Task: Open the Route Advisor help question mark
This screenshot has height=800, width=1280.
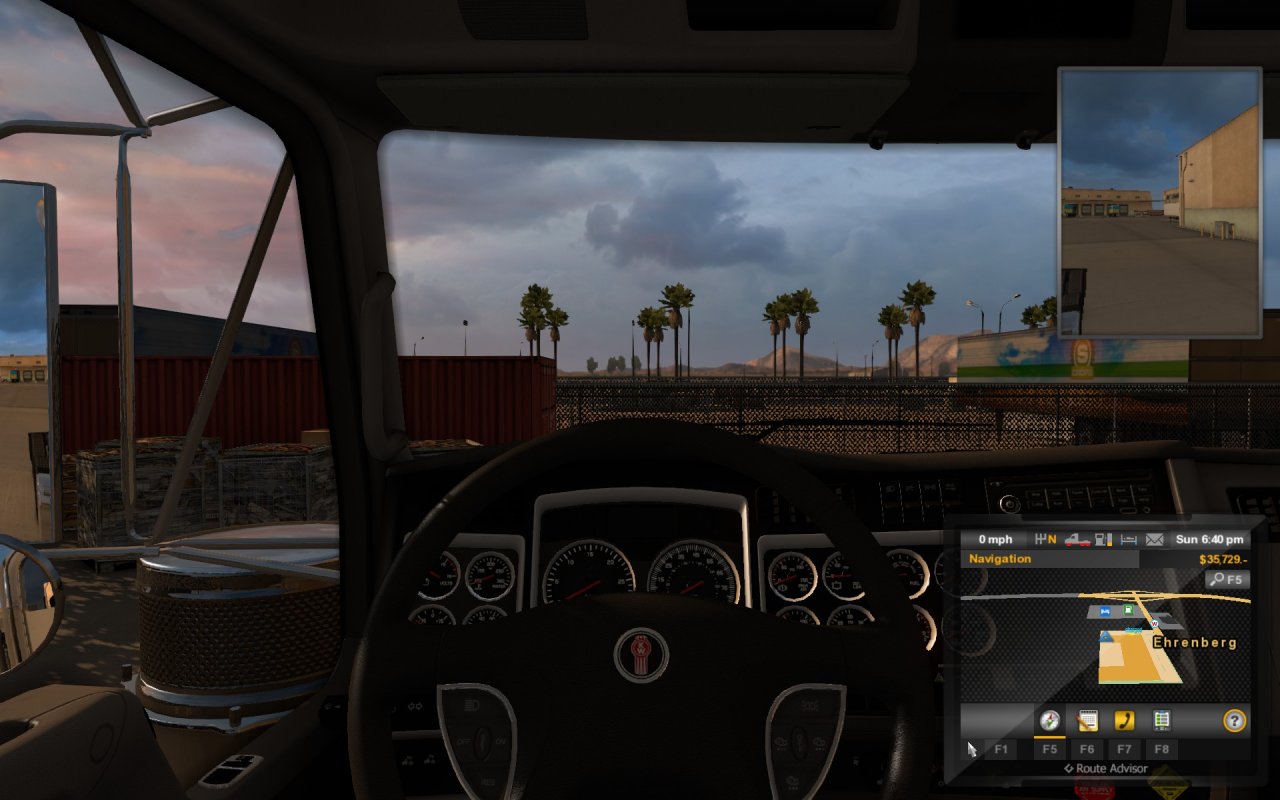Action: 1235,720
